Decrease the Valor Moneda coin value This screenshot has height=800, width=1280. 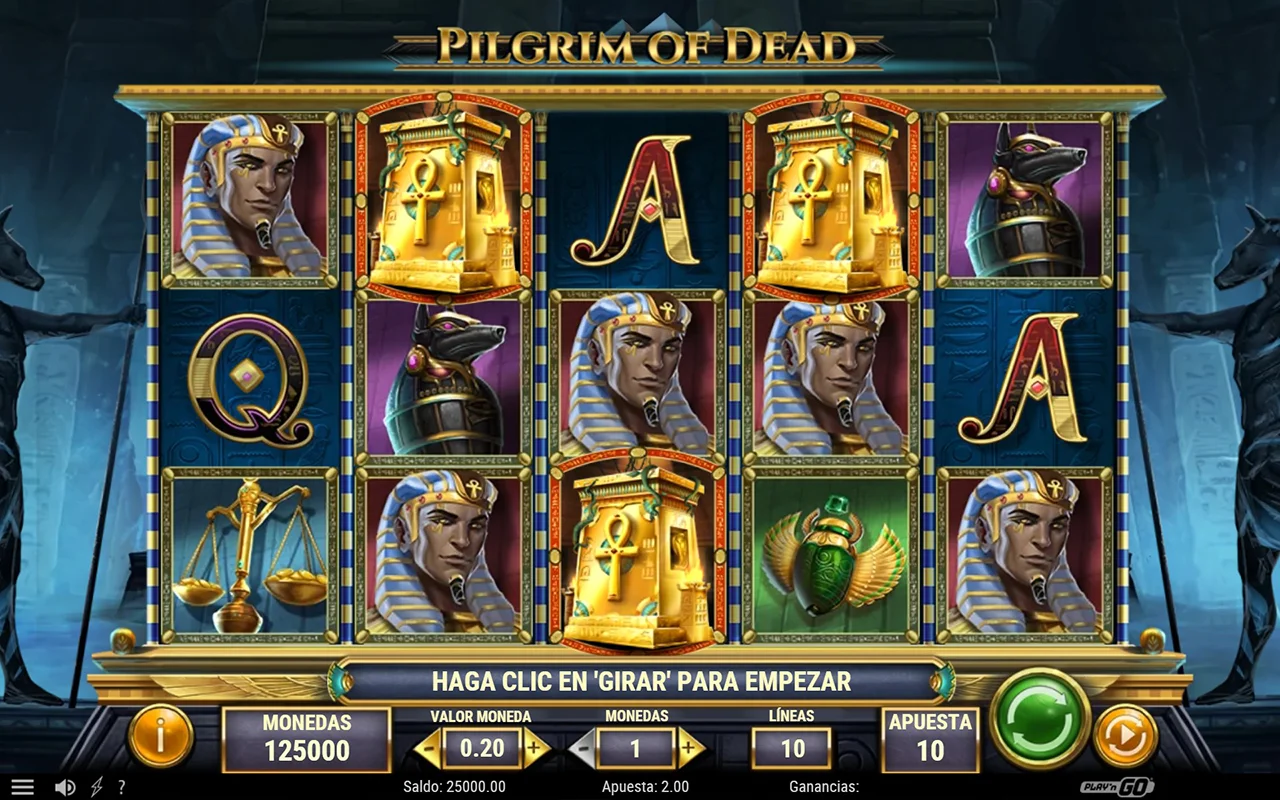[429, 747]
